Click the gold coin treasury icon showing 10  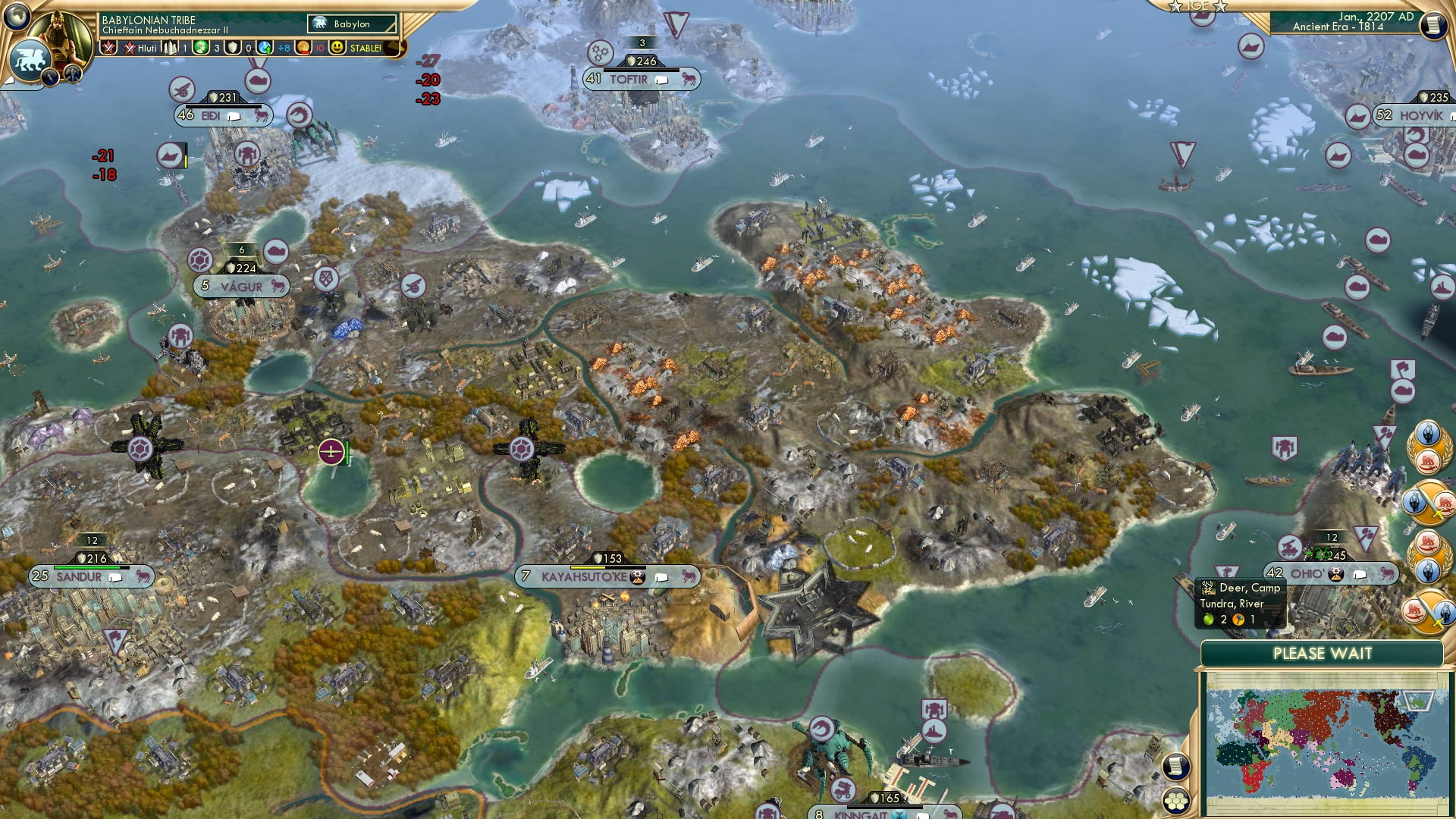(x=302, y=47)
